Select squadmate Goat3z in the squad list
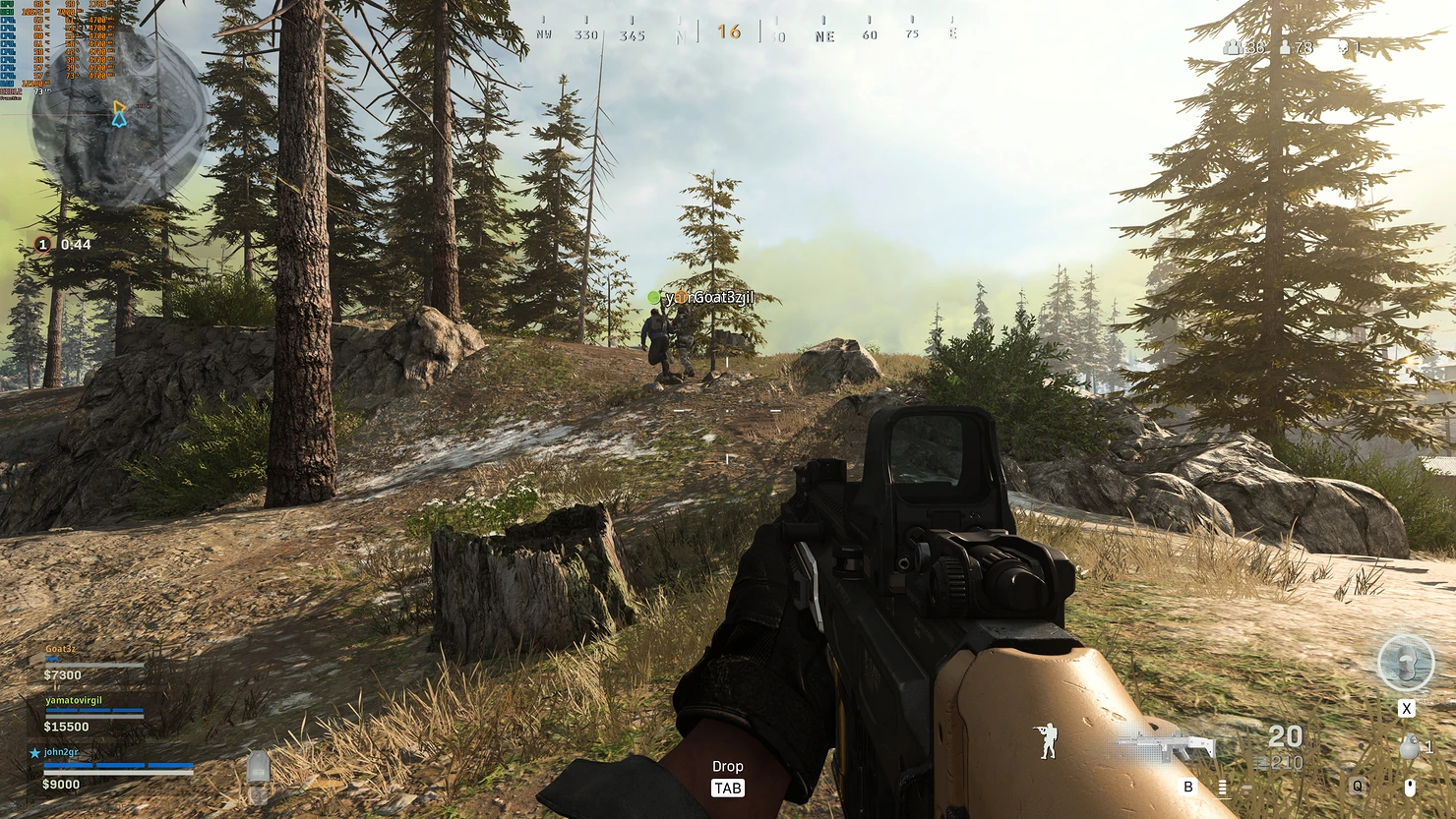This screenshot has height=819, width=1456. pos(61,650)
